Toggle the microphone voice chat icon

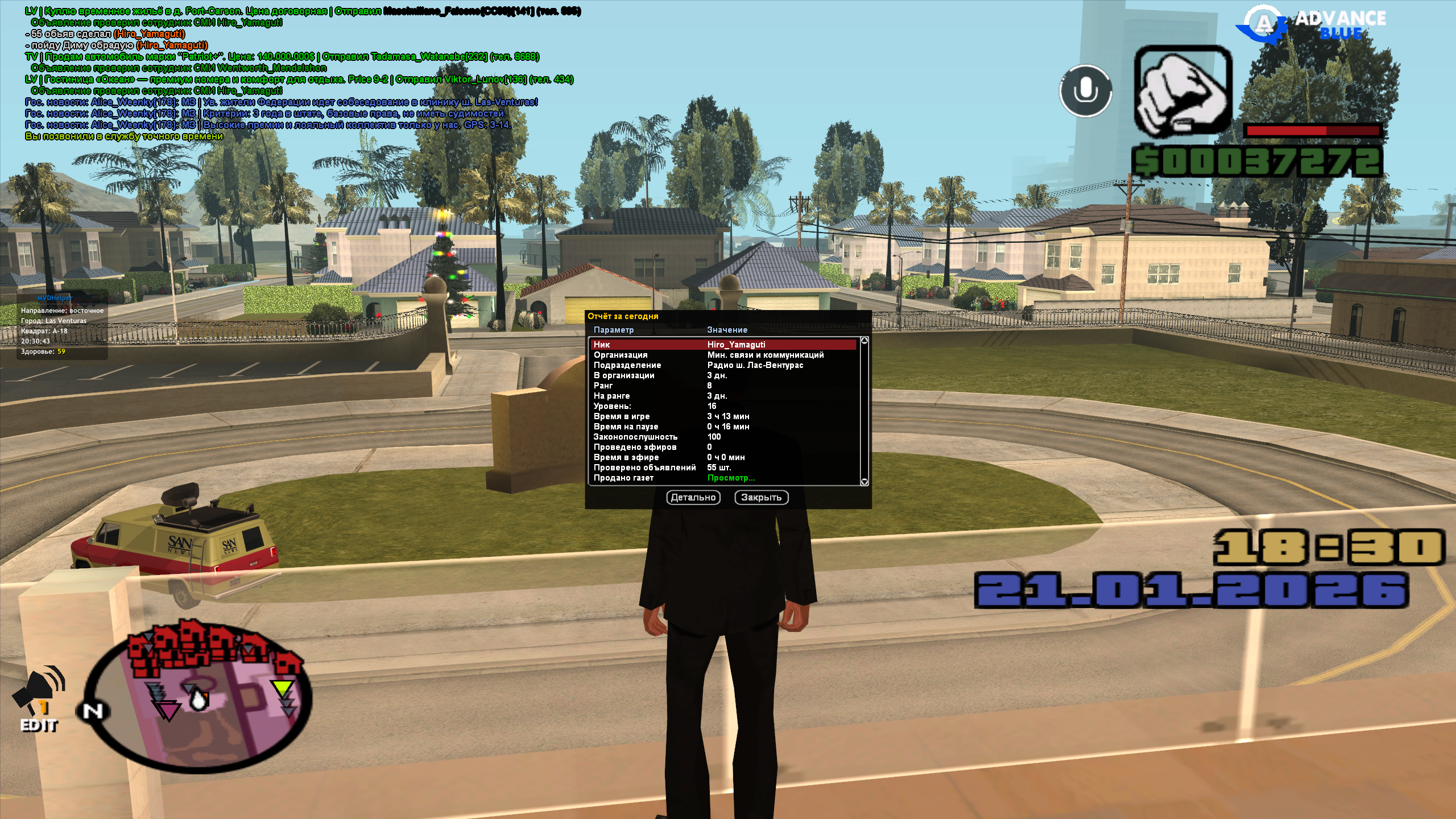click(x=1086, y=91)
